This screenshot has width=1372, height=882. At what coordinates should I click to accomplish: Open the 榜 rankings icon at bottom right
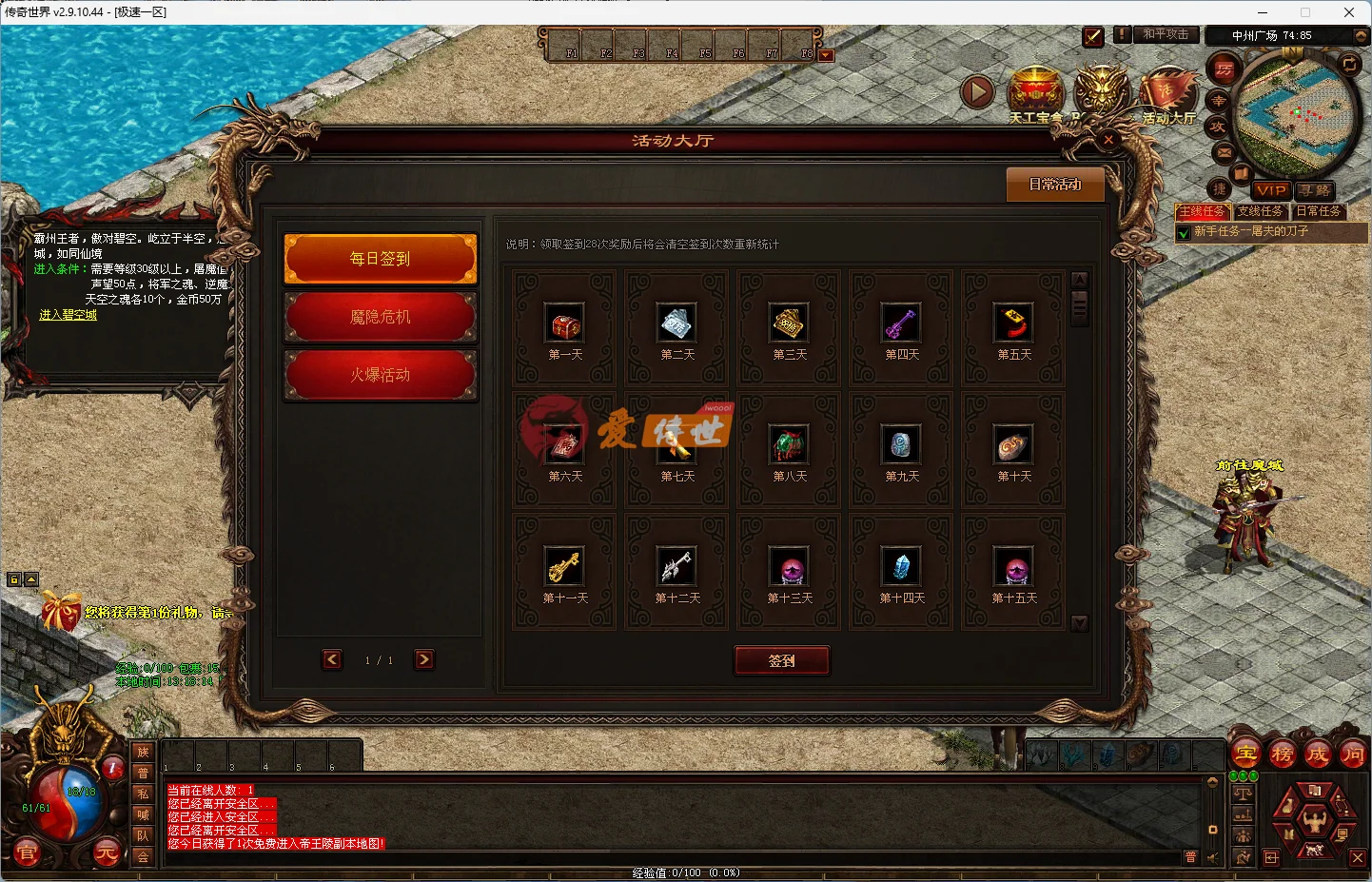tap(1284, 754)
